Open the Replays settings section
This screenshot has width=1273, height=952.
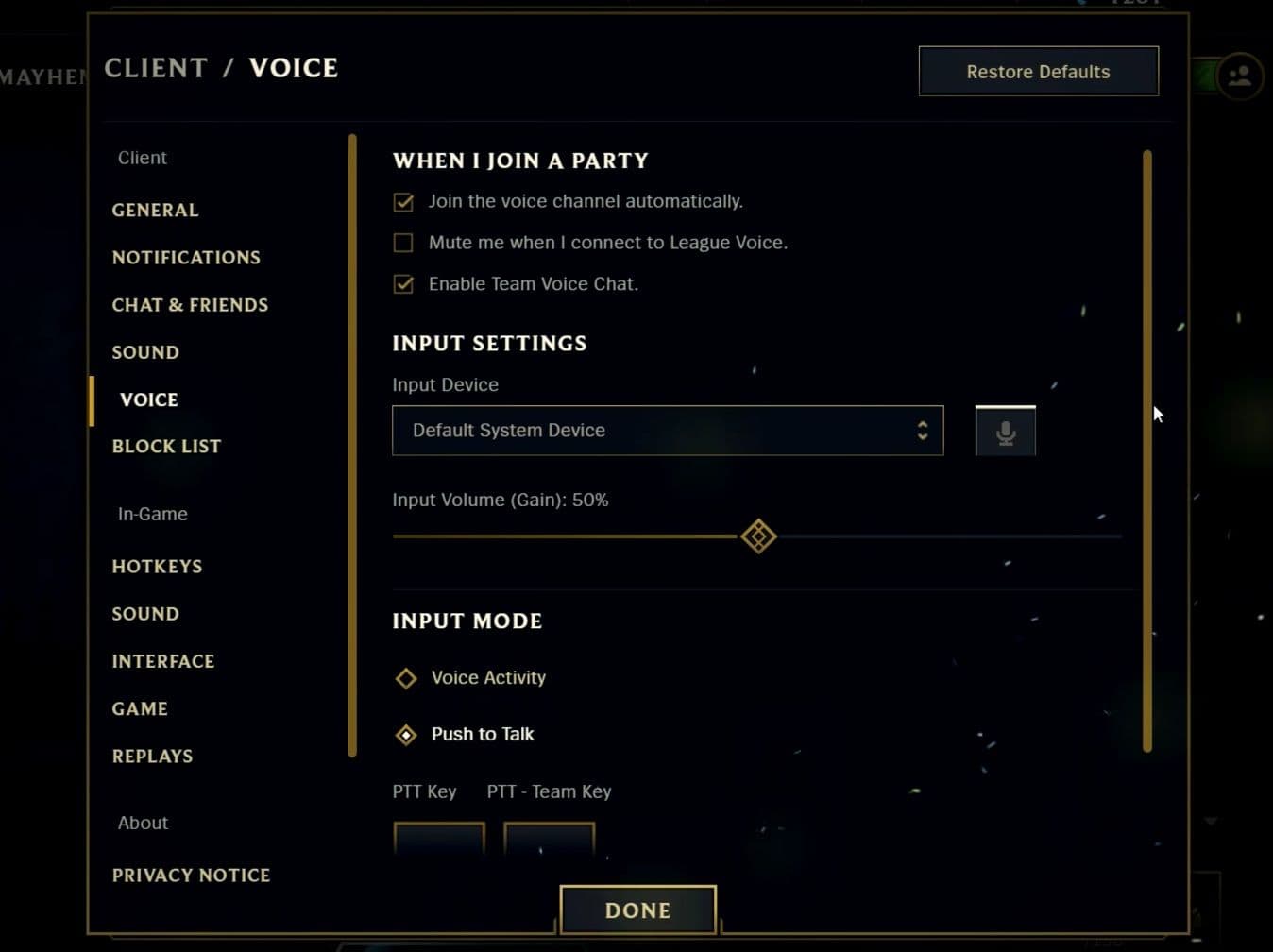pyautogui.click(x=152, y=756)
